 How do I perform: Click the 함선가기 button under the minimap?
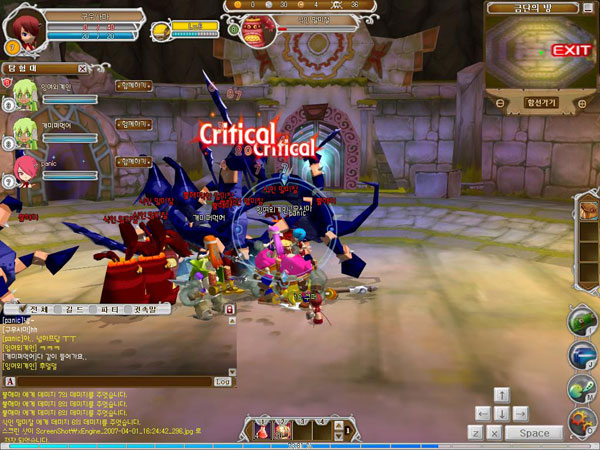(x=540, y=102)
